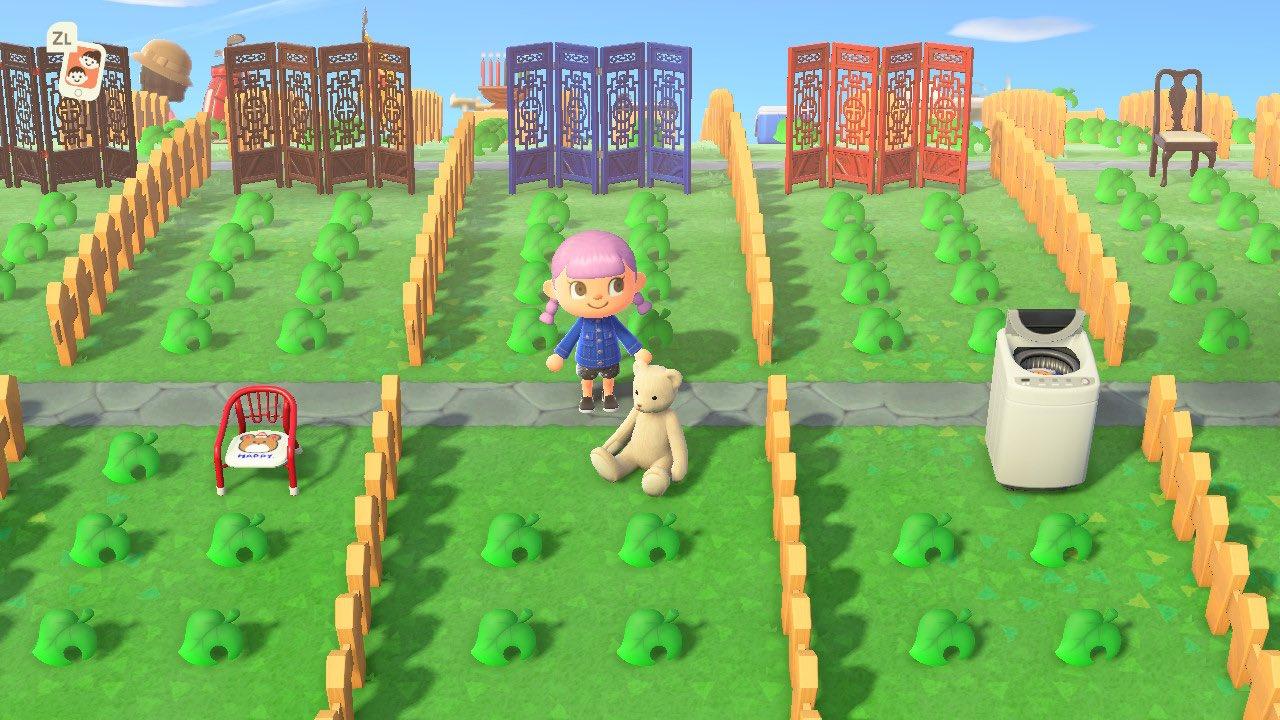Click the red HAPPY kids chair
Viewport: 1280px width, 720px height.
[x=255, y=440]
